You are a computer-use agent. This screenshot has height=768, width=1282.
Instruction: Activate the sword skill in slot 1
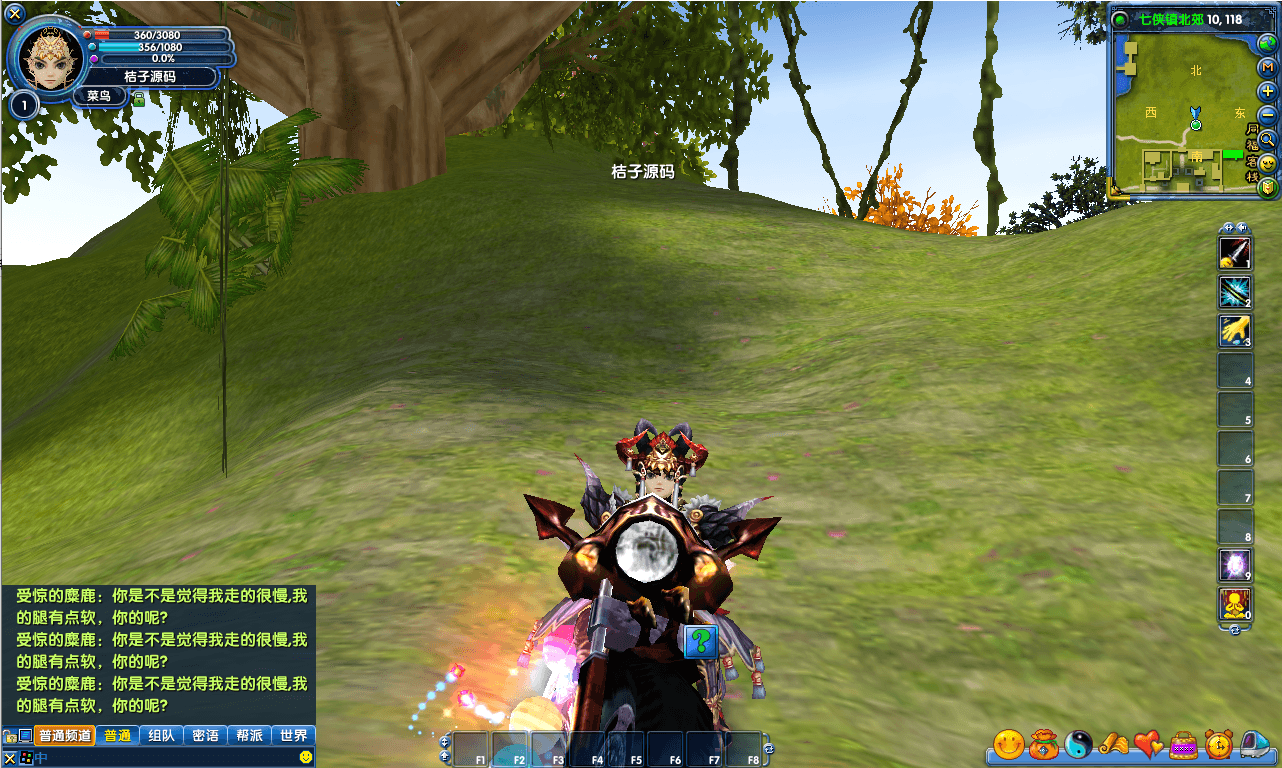[1234, 253]
